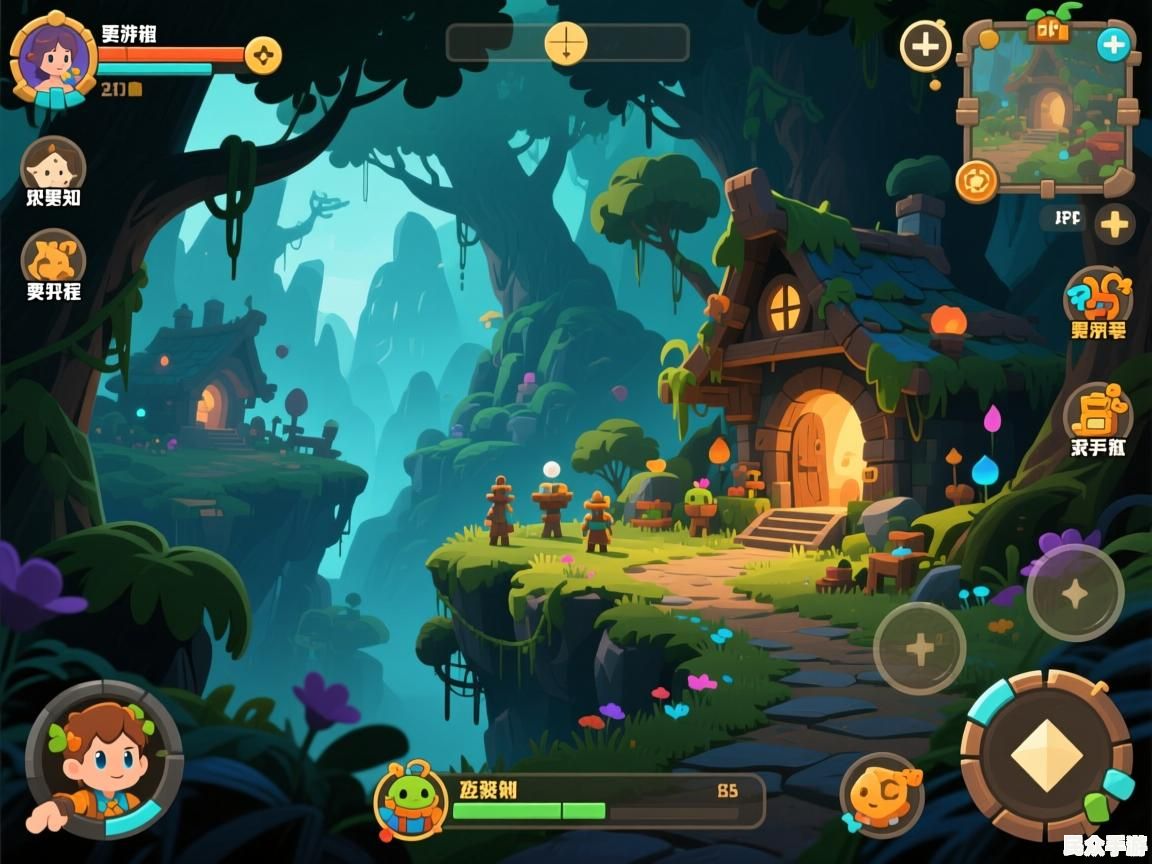Screen dimensions: 1152x864
Task: Tap the yellow round button beside health bar
Action: 263,55
